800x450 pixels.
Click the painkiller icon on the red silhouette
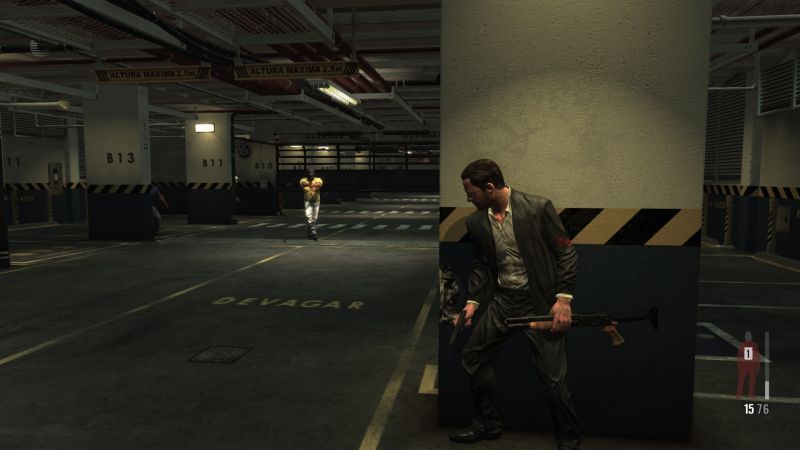coord(747,352)
